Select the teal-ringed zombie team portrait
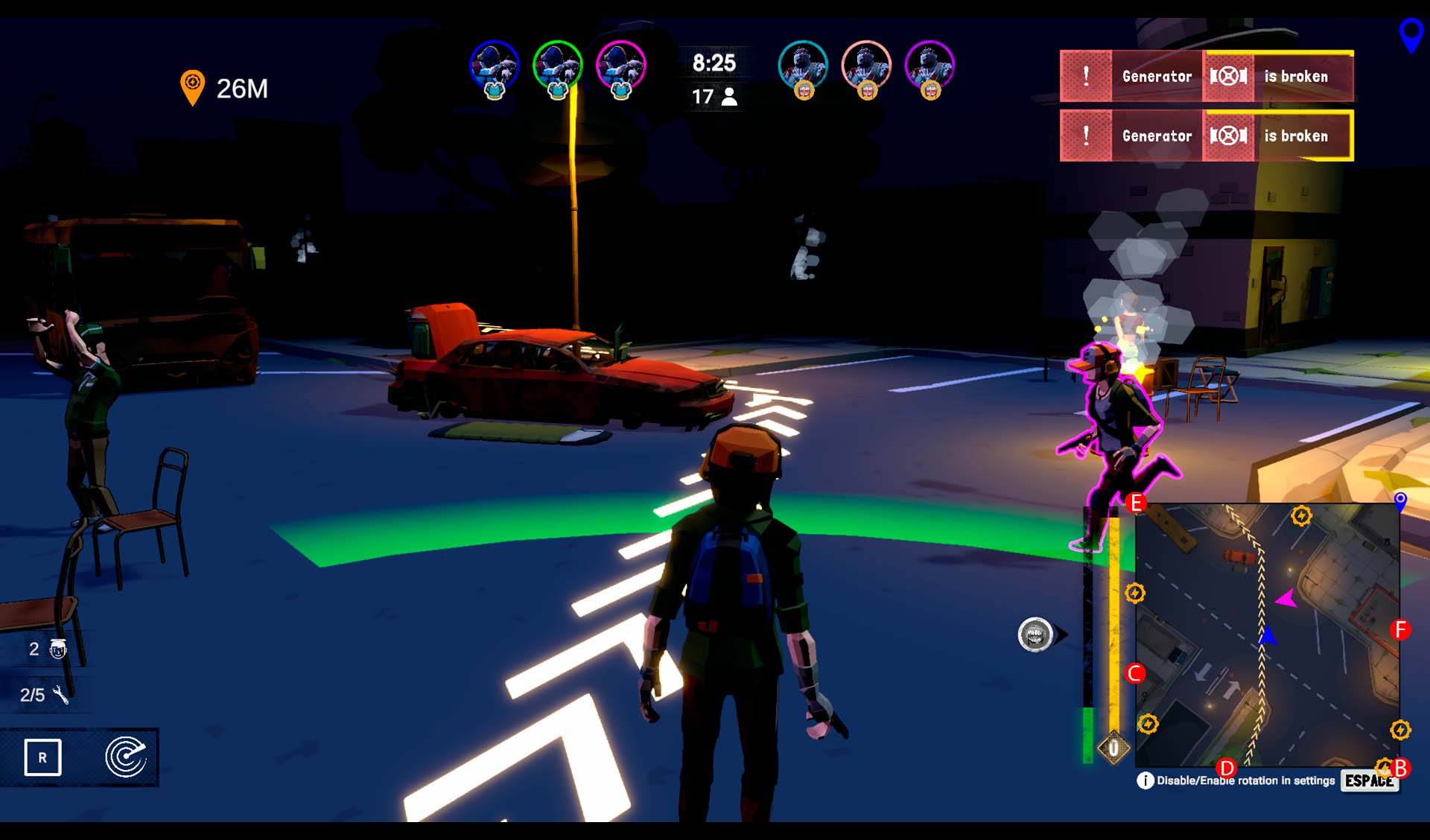This screenshot has height=840, width=1430. pos(802,67)
